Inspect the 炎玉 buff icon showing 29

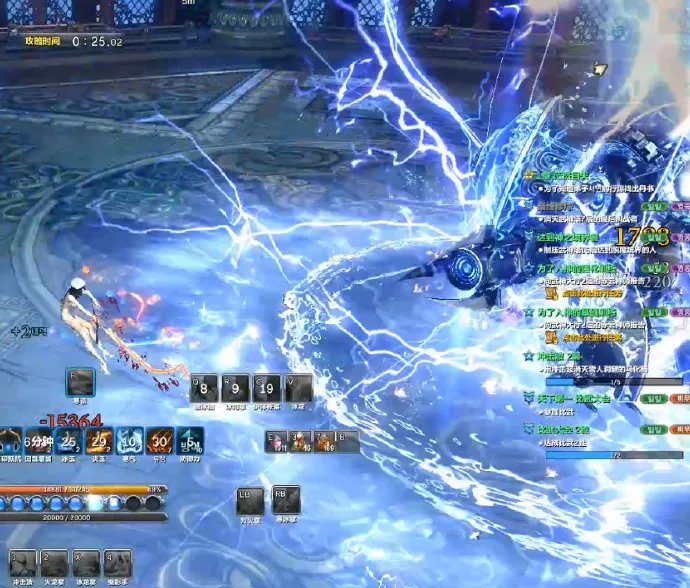(x=99, y=441)
